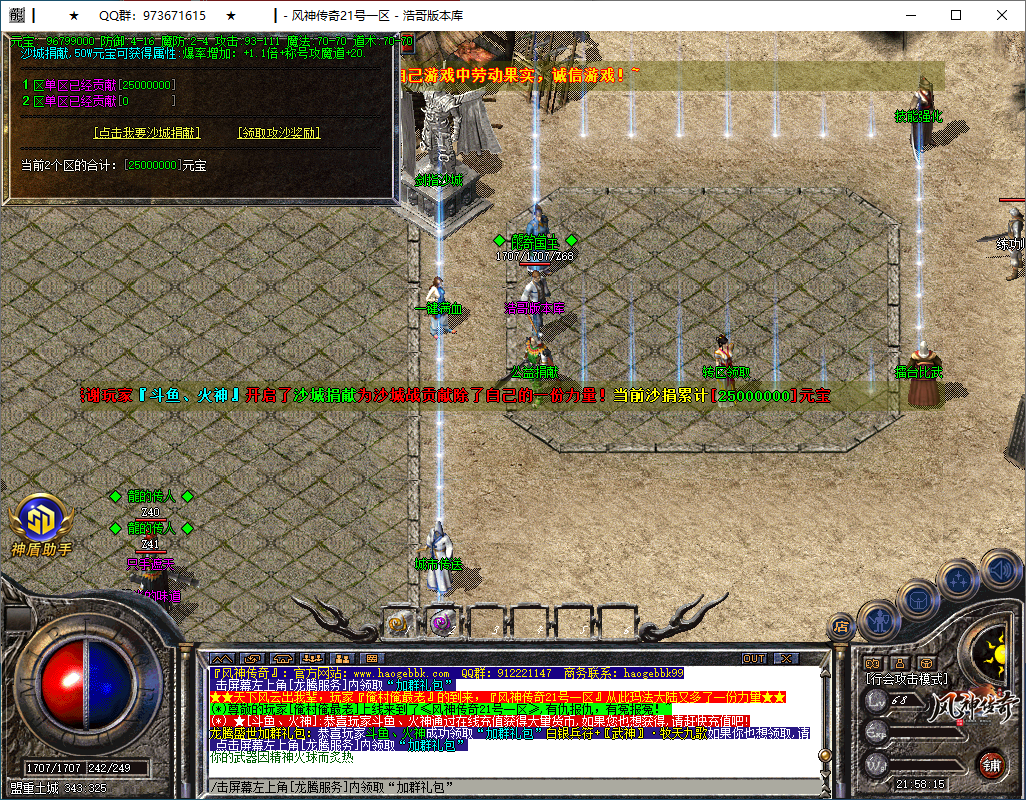Use the orange swirl scroll in the hotbar
The width and height of the screenshot is (1026, 800).
coord(399,624)
